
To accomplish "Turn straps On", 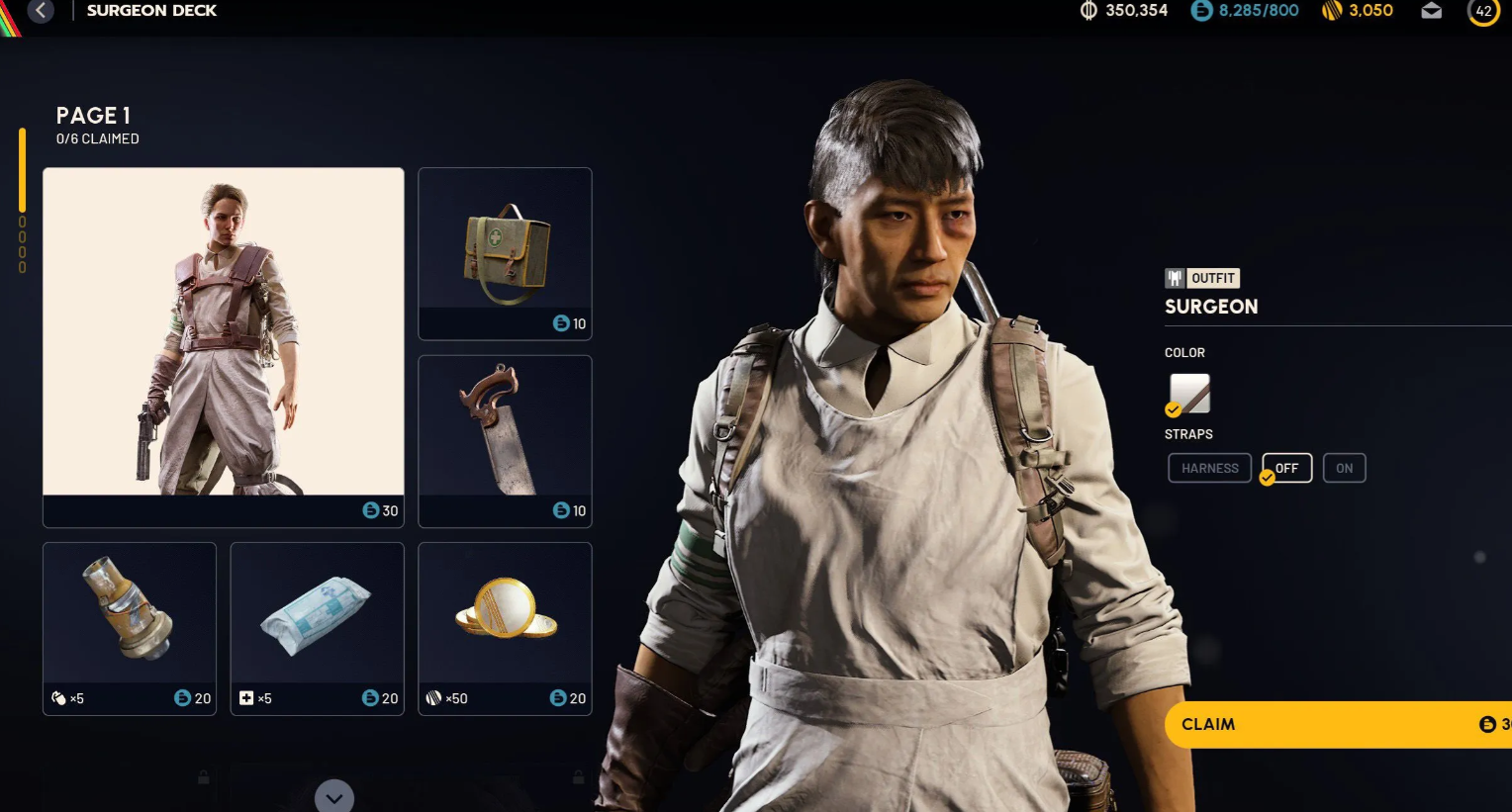I will click(1344, 468).
